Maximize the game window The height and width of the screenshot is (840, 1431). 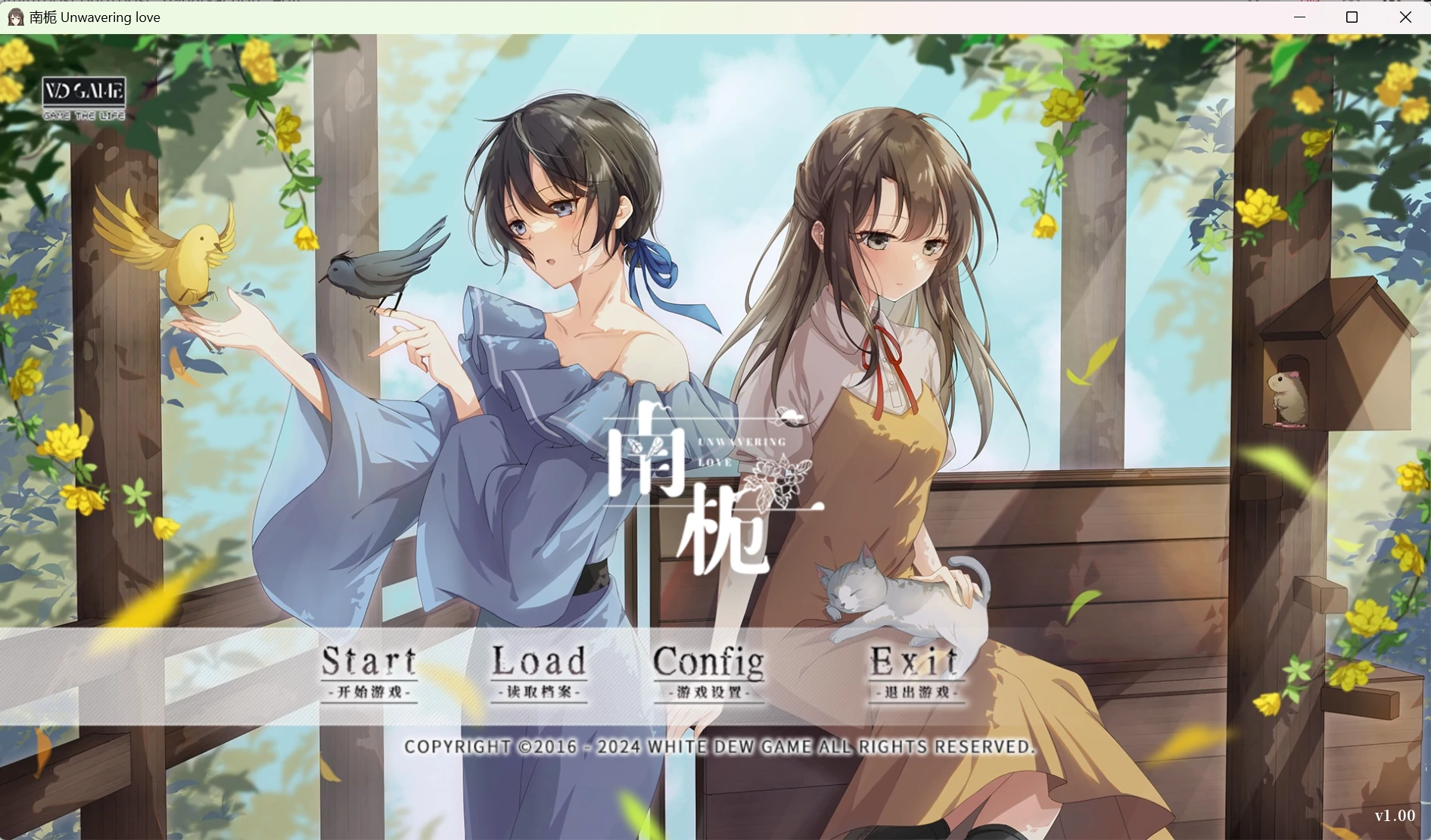click(1352, 17)
